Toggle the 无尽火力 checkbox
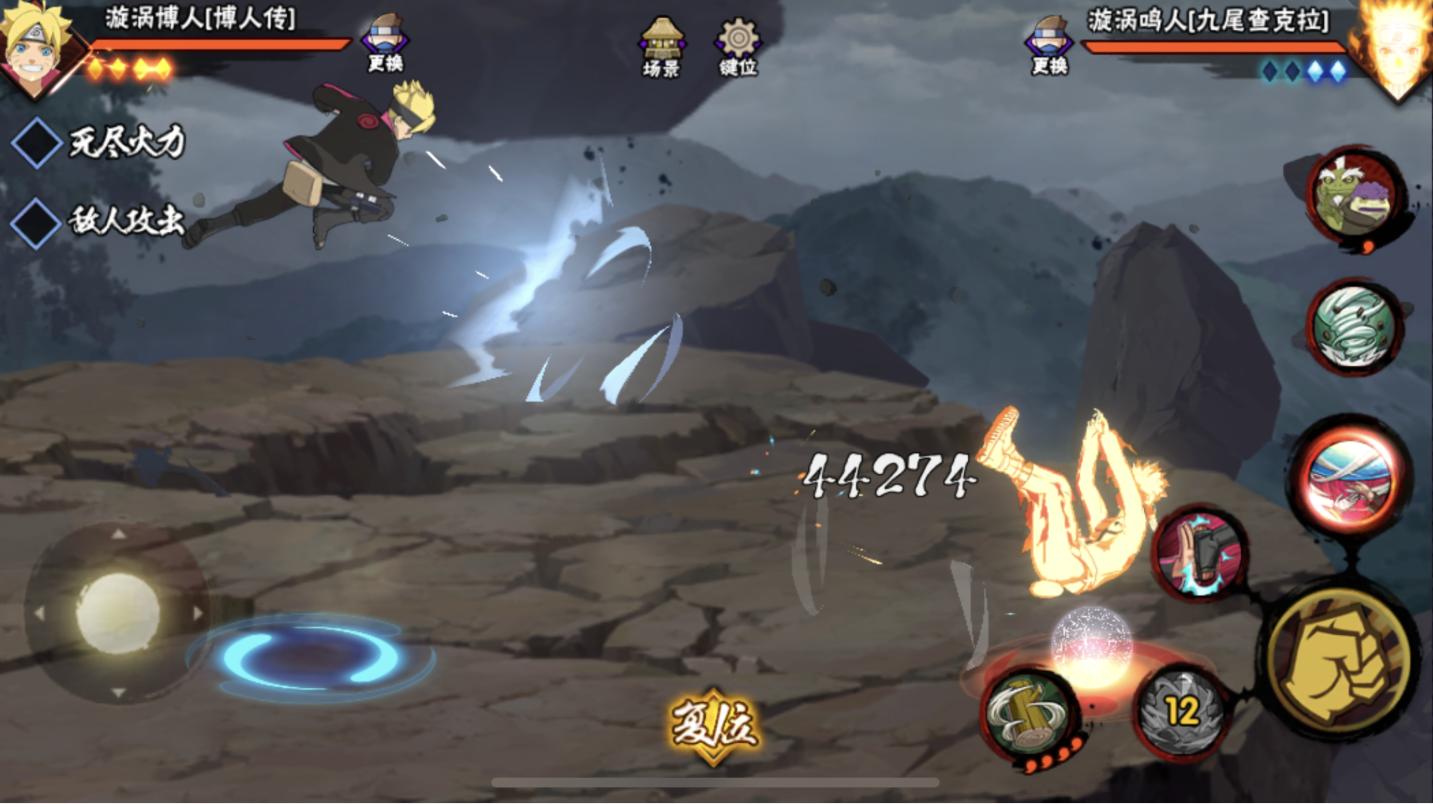Viewport: 1433px width, 804px height. tap(37, 143)
